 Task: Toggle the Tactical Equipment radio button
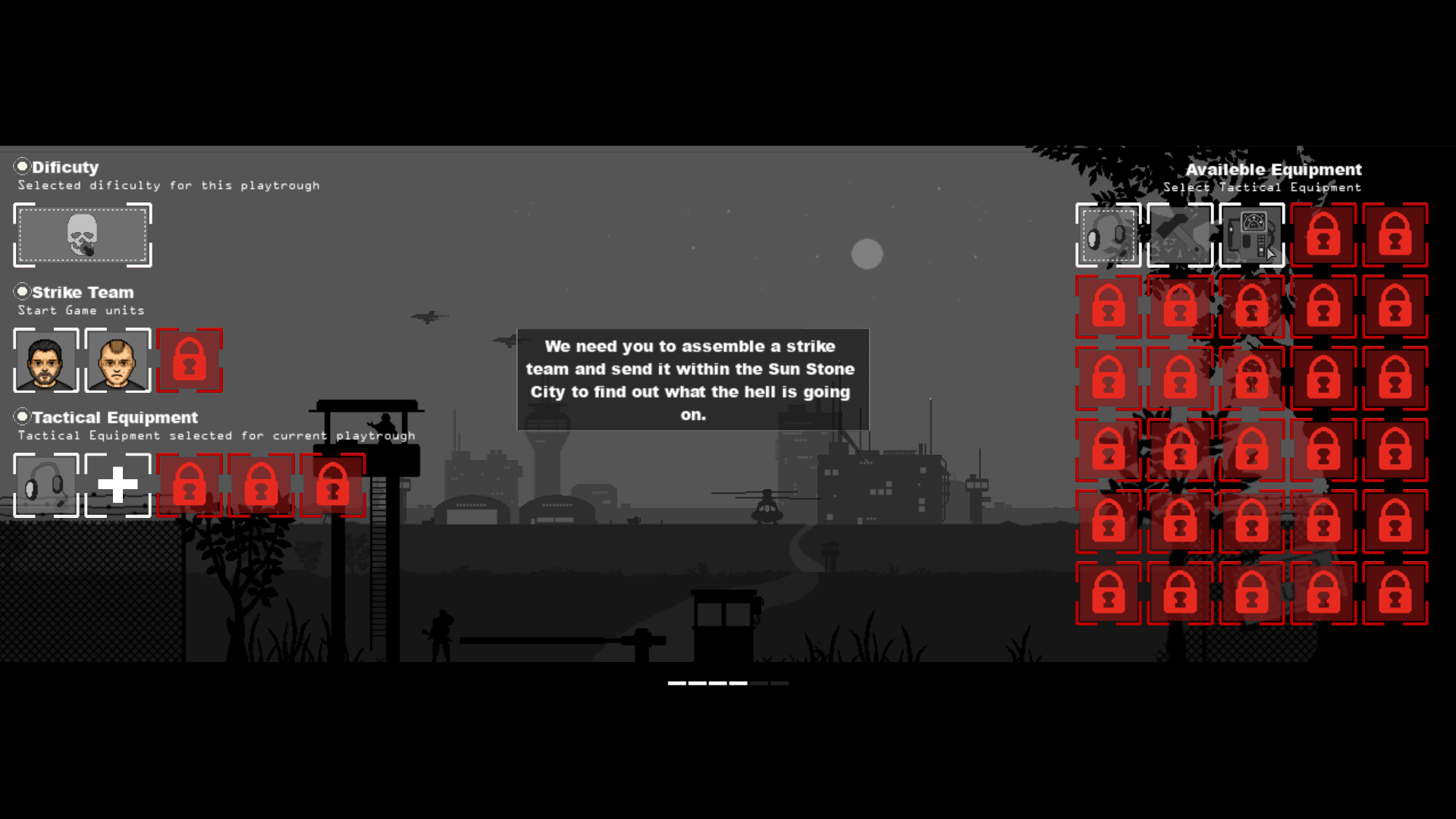tap(23, 416)
